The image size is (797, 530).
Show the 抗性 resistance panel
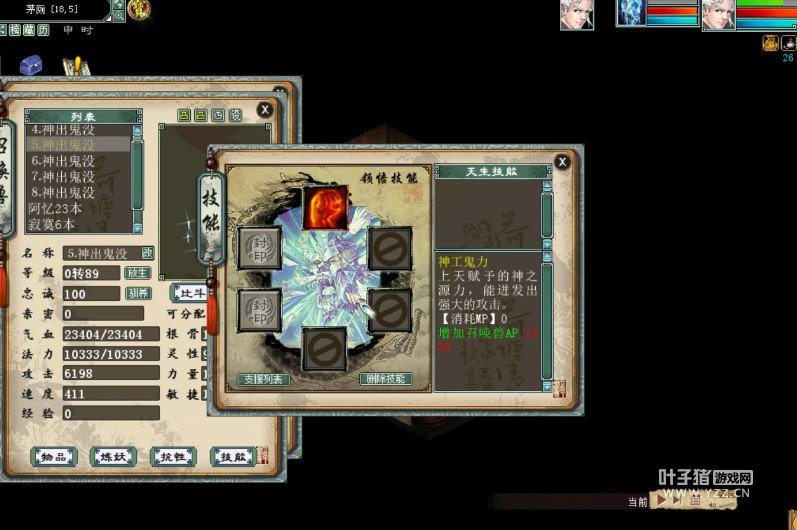[172, 456]
